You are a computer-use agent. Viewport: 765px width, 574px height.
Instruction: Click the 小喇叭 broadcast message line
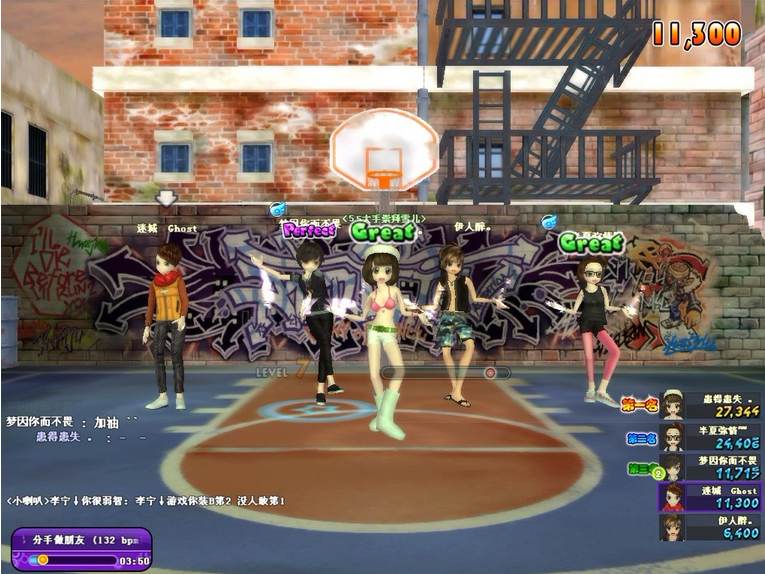click(x=146, y=500)
